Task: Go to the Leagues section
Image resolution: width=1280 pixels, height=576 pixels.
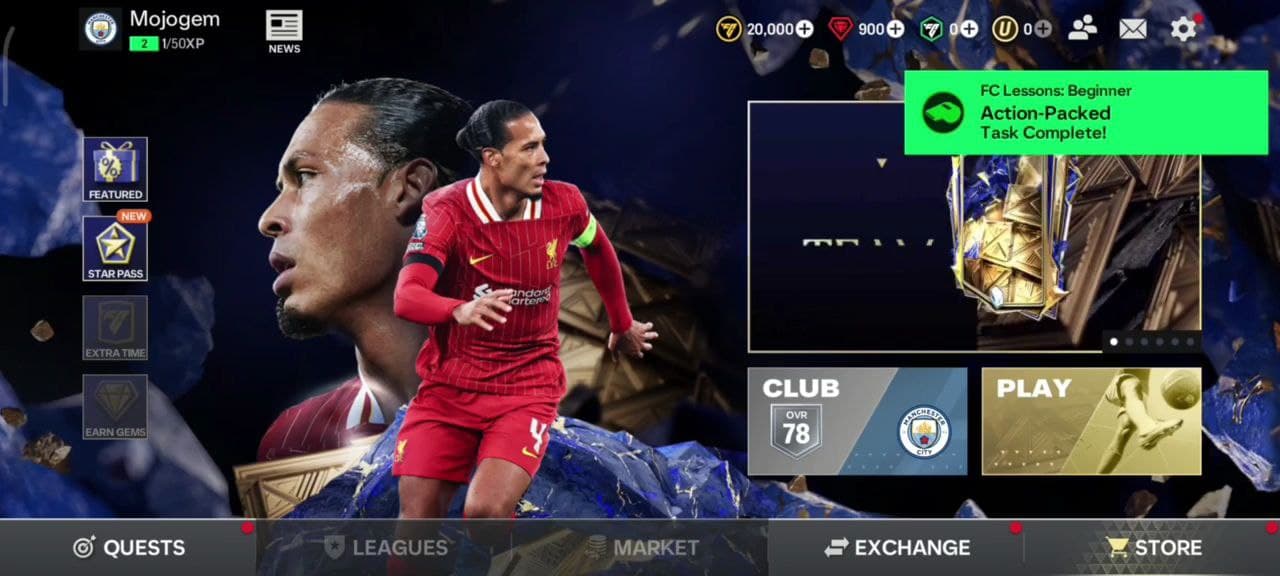Action: (385, 547)
